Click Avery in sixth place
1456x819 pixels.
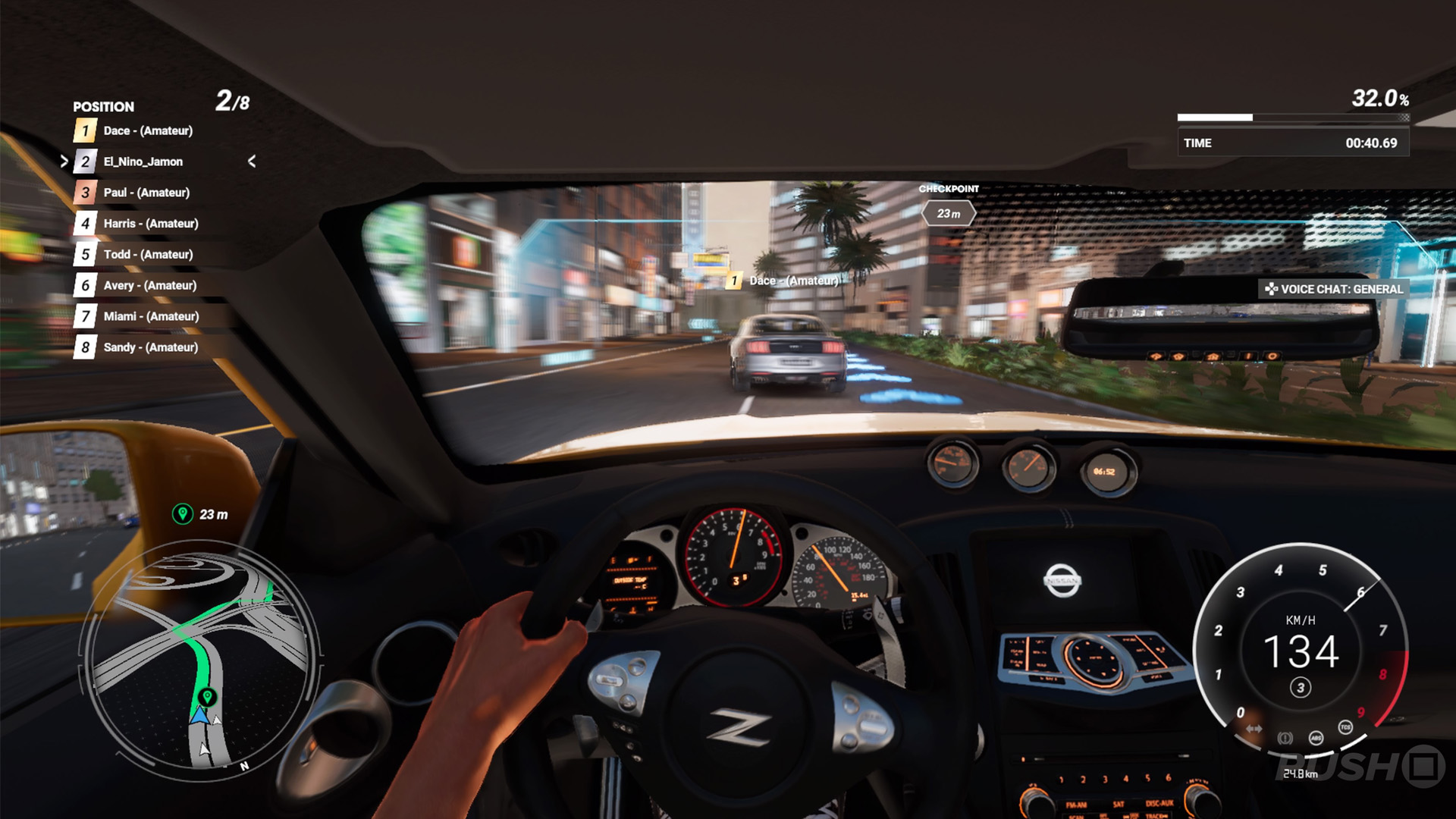point(149,286)
